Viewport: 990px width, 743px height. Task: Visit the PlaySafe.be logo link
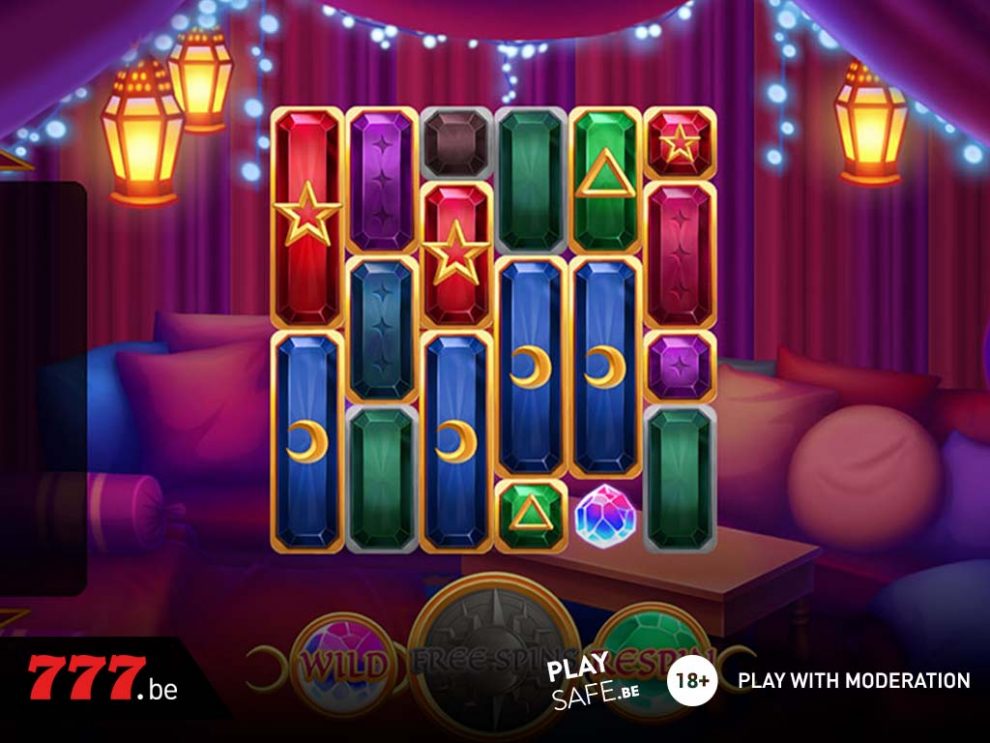point(593,683)
